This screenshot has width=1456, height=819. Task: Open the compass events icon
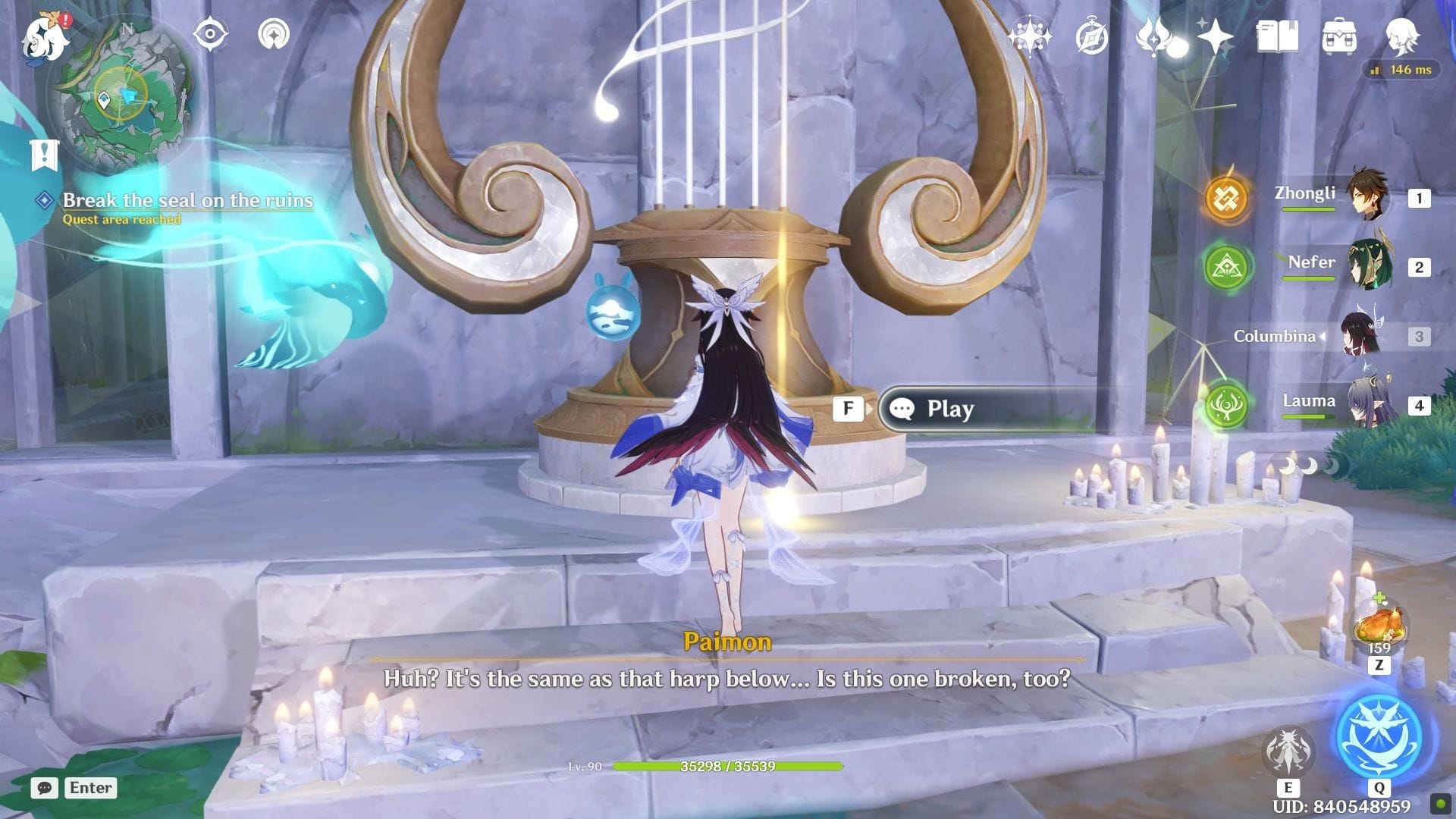click(x=1092, y=36)
